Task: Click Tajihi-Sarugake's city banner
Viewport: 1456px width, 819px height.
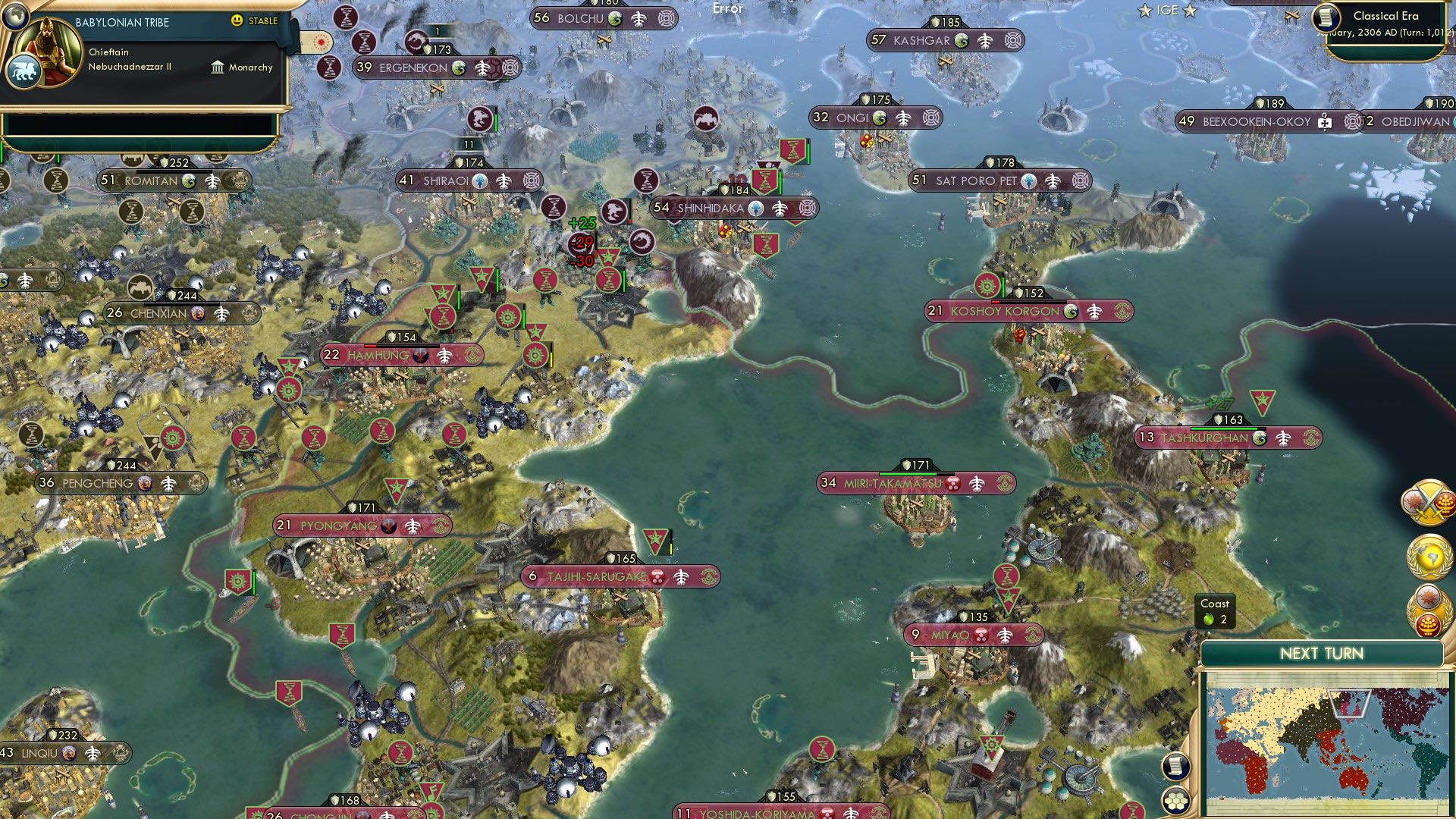Action: click(x=607, y=576)
